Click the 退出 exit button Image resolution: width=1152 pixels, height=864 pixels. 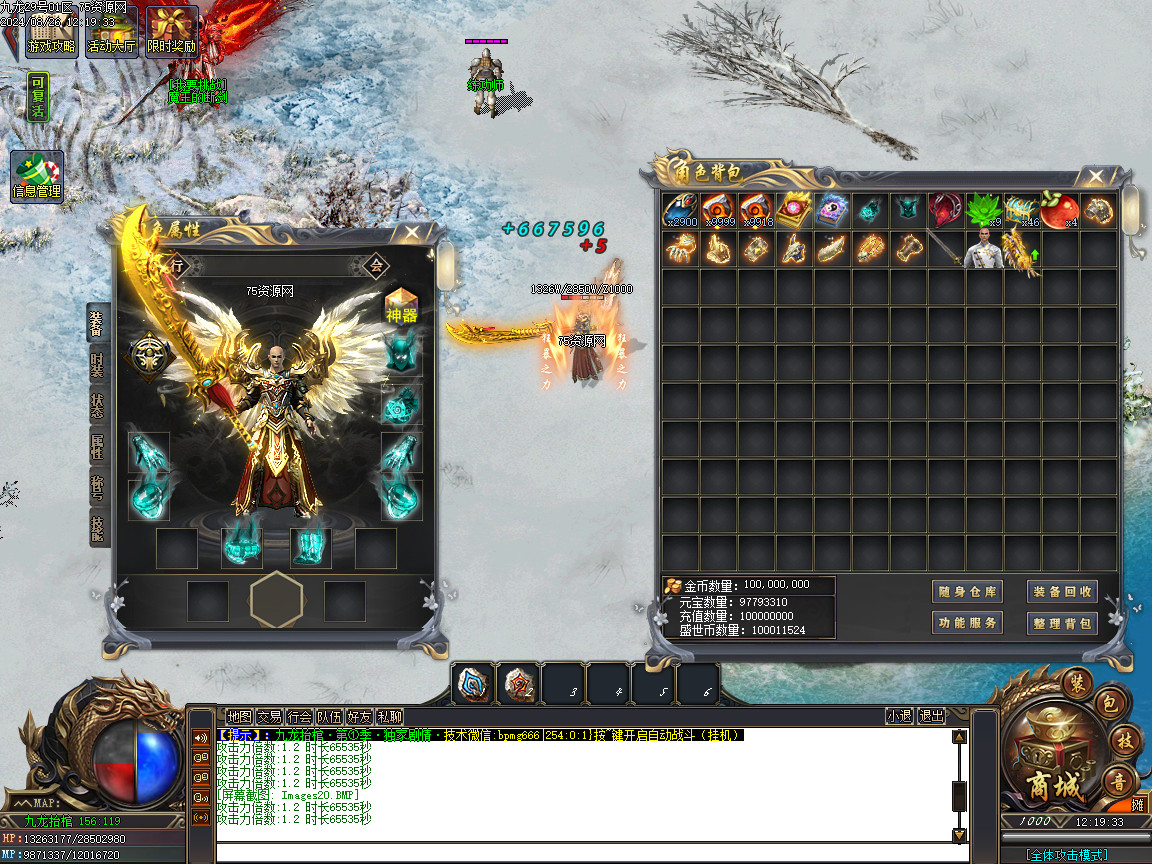coord(931,716)
